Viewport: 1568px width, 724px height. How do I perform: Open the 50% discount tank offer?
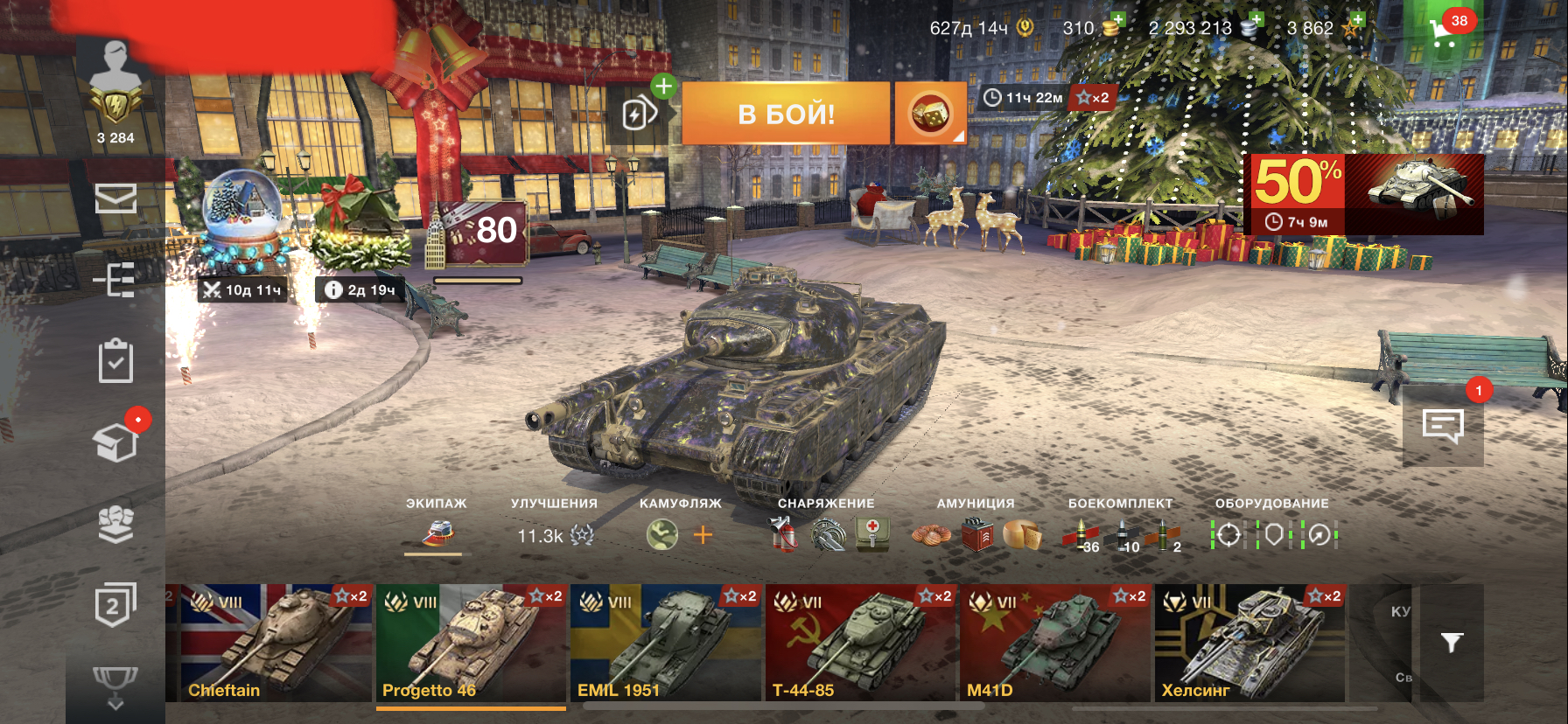coord(1367,194)
